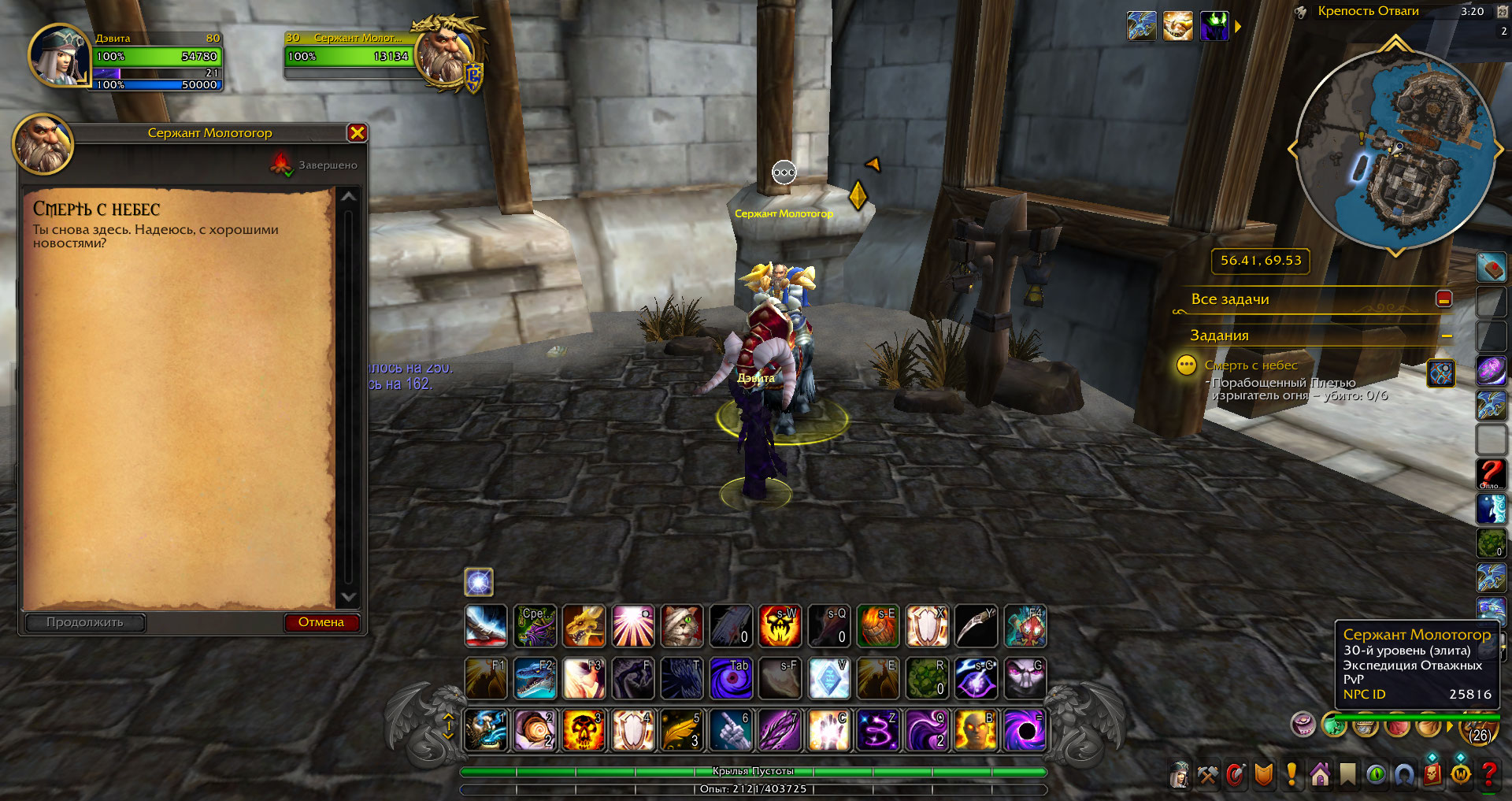The image size is (1512, 801).
Task: Click the Продолжить button
Action: 85,622
